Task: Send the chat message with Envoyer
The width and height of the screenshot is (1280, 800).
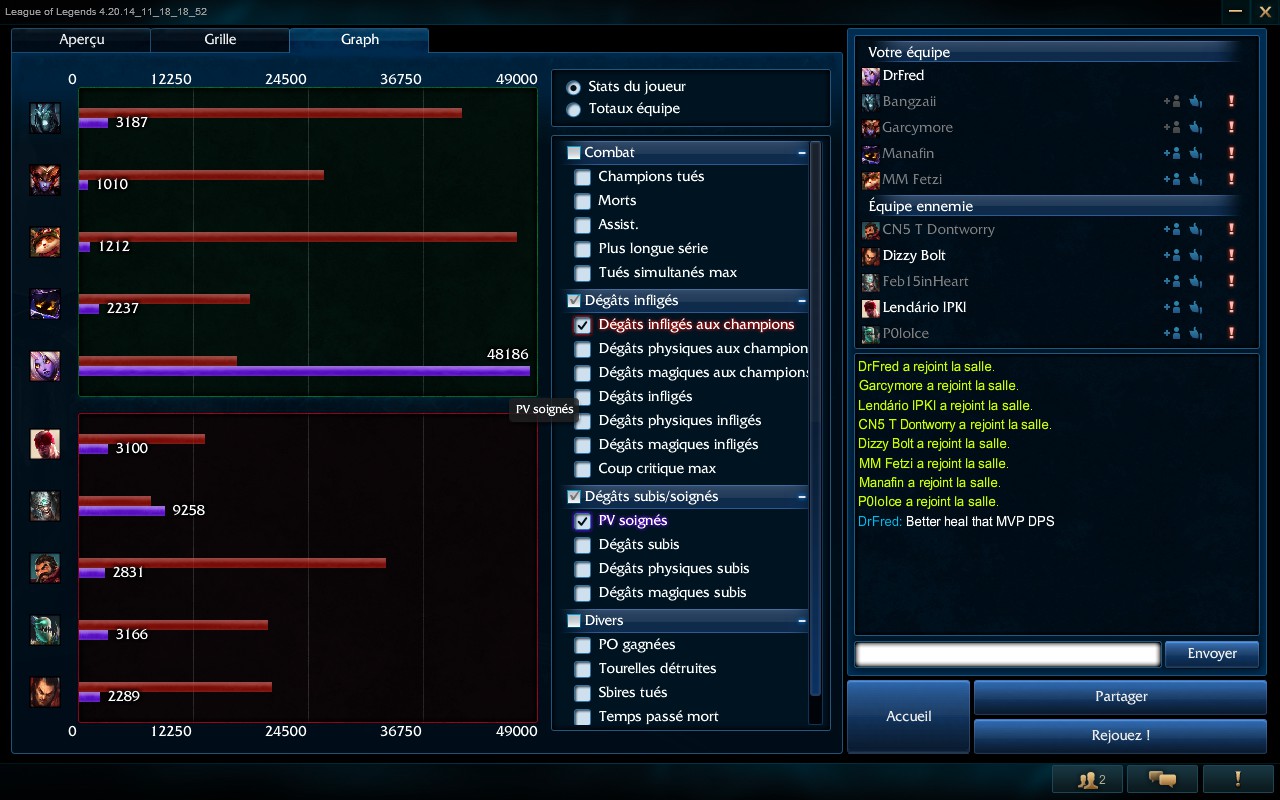Action: (x=1212, y=654)
